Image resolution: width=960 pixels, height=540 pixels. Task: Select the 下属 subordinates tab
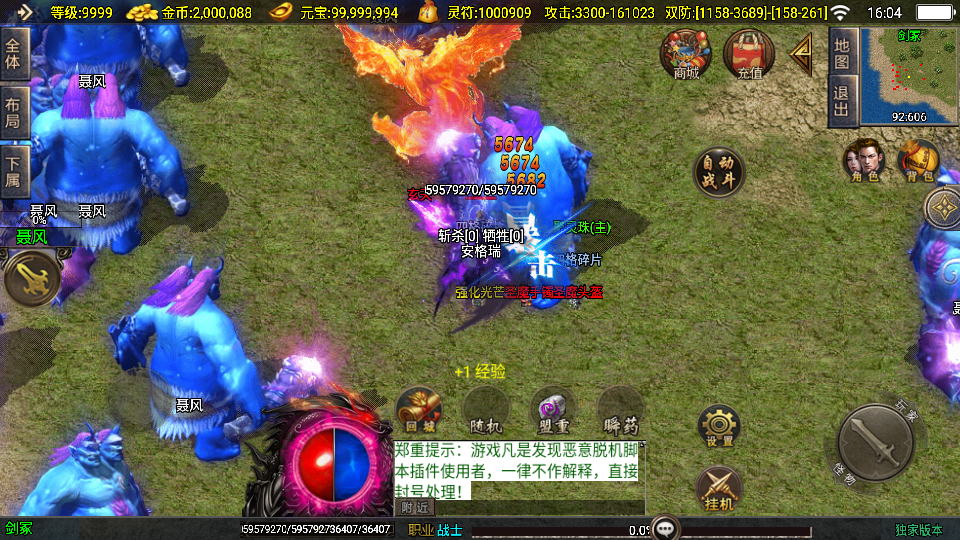(x=14, y=172)
